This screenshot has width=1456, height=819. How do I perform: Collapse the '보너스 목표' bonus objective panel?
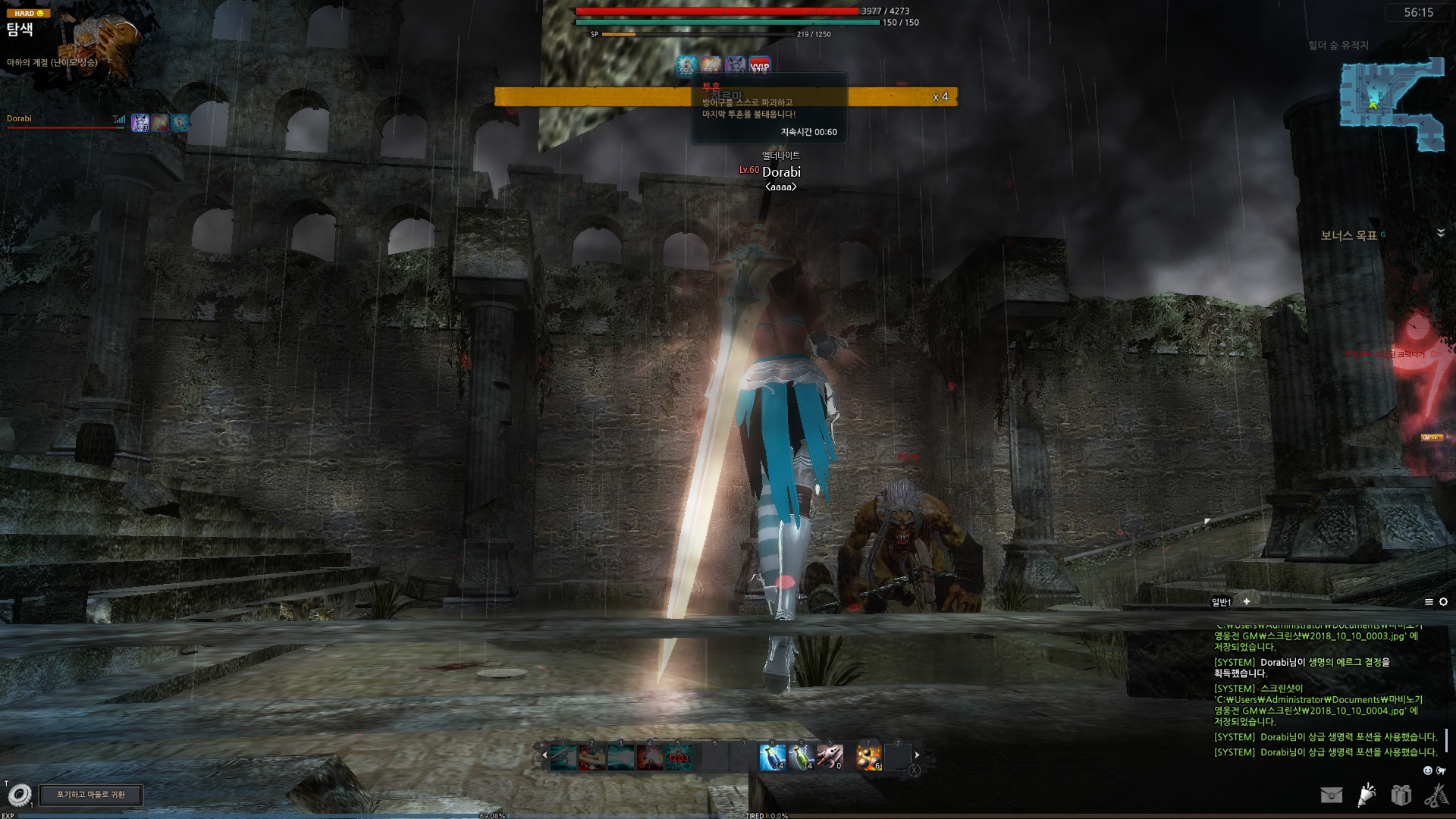(1441, 234)
